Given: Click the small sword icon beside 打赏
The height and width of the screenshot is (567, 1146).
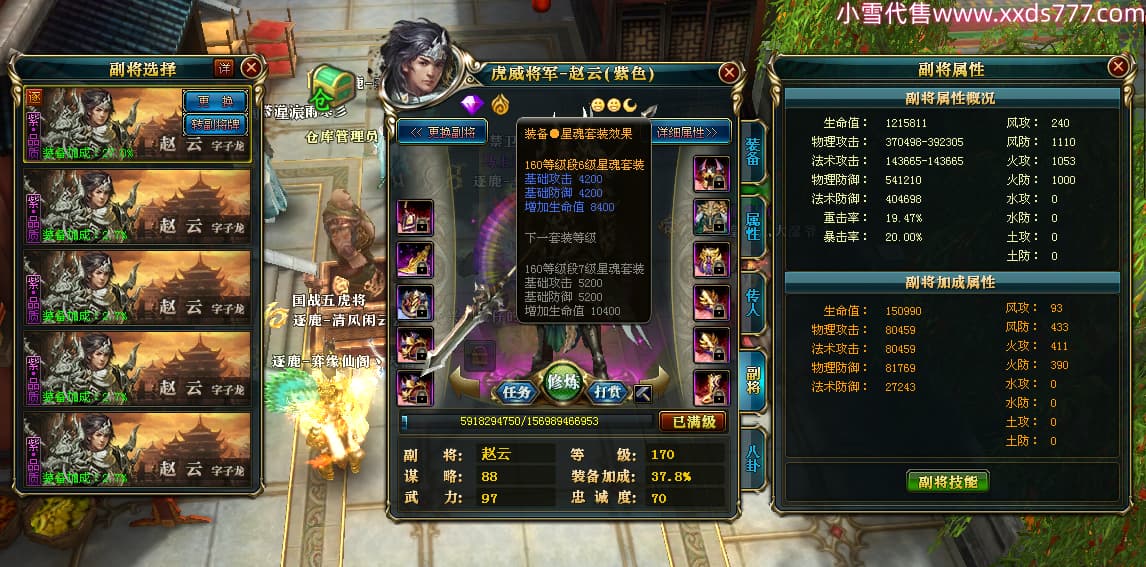Looking at the screenshot, I should (644, 392).
